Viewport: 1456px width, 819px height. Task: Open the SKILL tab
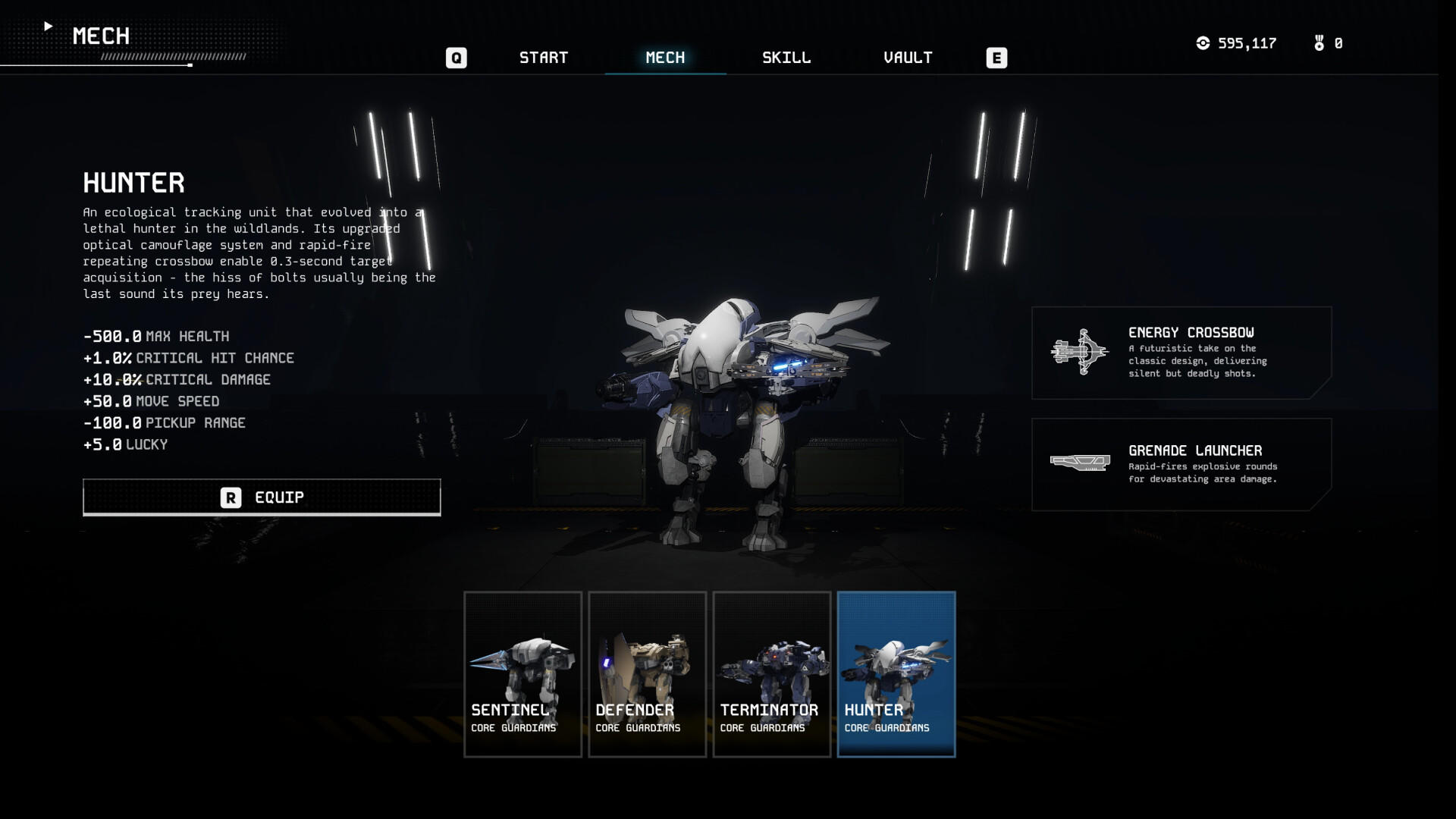(x=786, y=57)
